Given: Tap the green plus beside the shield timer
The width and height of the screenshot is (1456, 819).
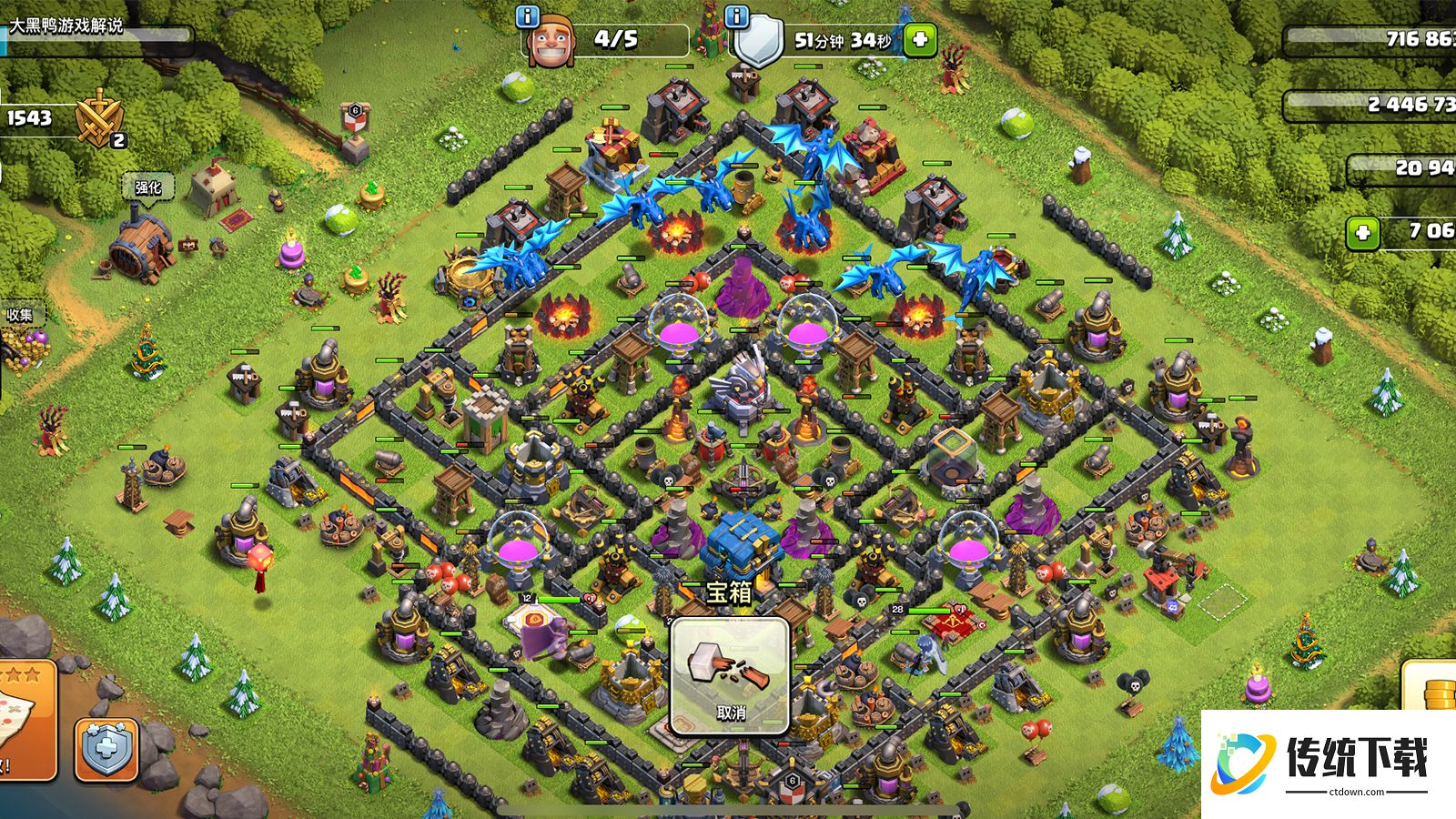Looking at the screenshot, I should point(920,40).
